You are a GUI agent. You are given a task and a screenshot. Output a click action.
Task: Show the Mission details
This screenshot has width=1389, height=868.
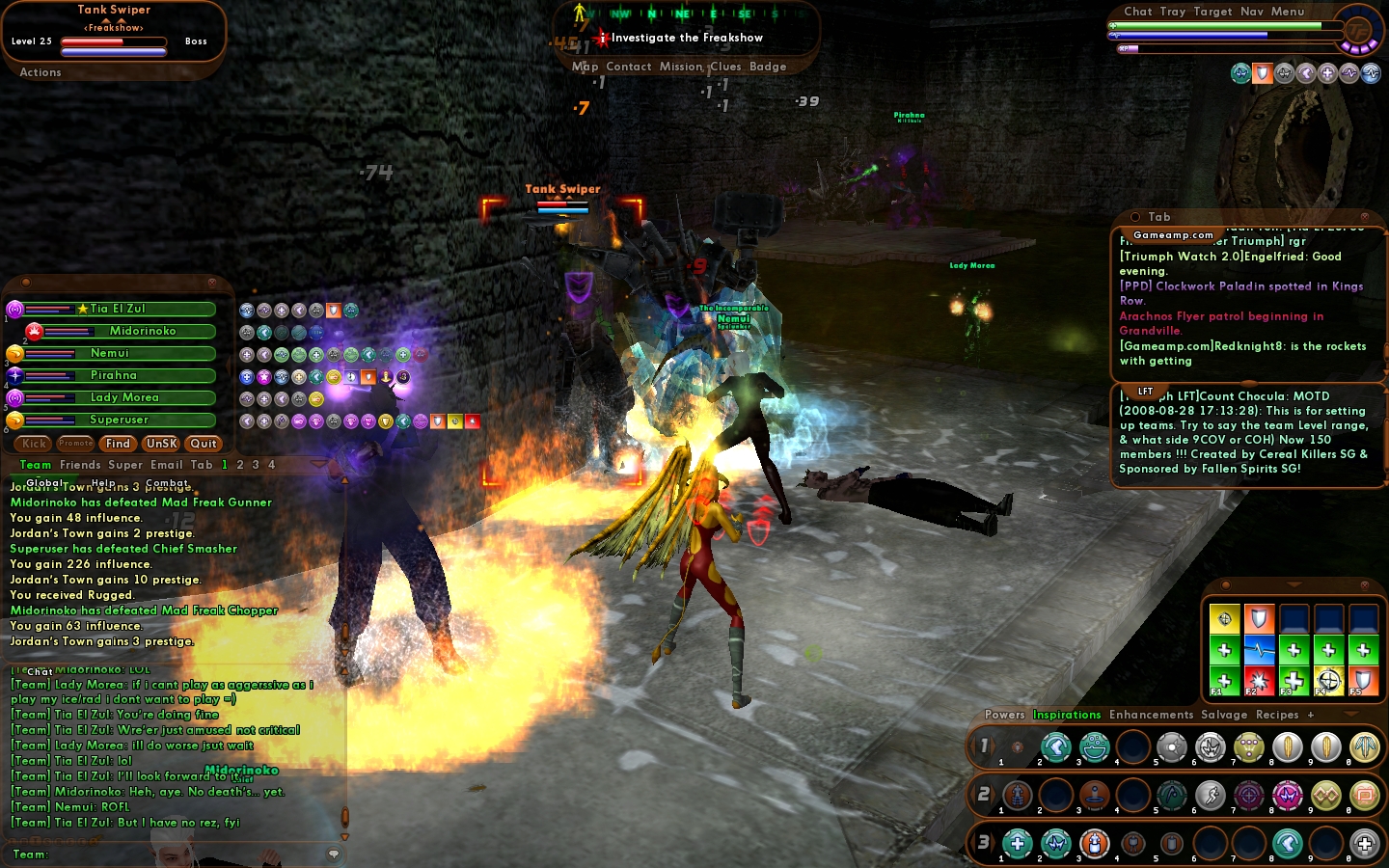(x=681, y=67)
